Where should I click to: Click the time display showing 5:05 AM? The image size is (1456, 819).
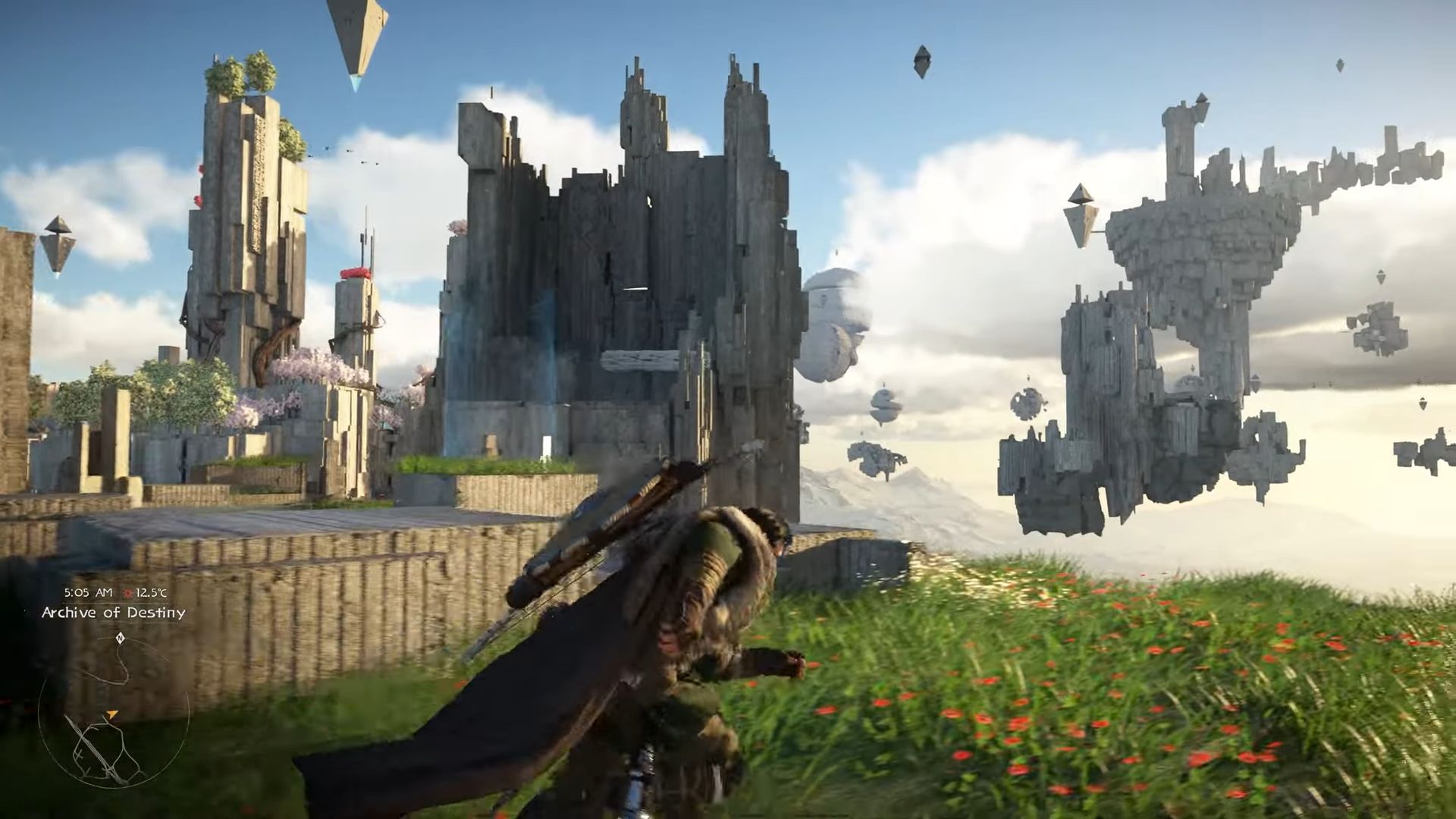tap(88, 592)
